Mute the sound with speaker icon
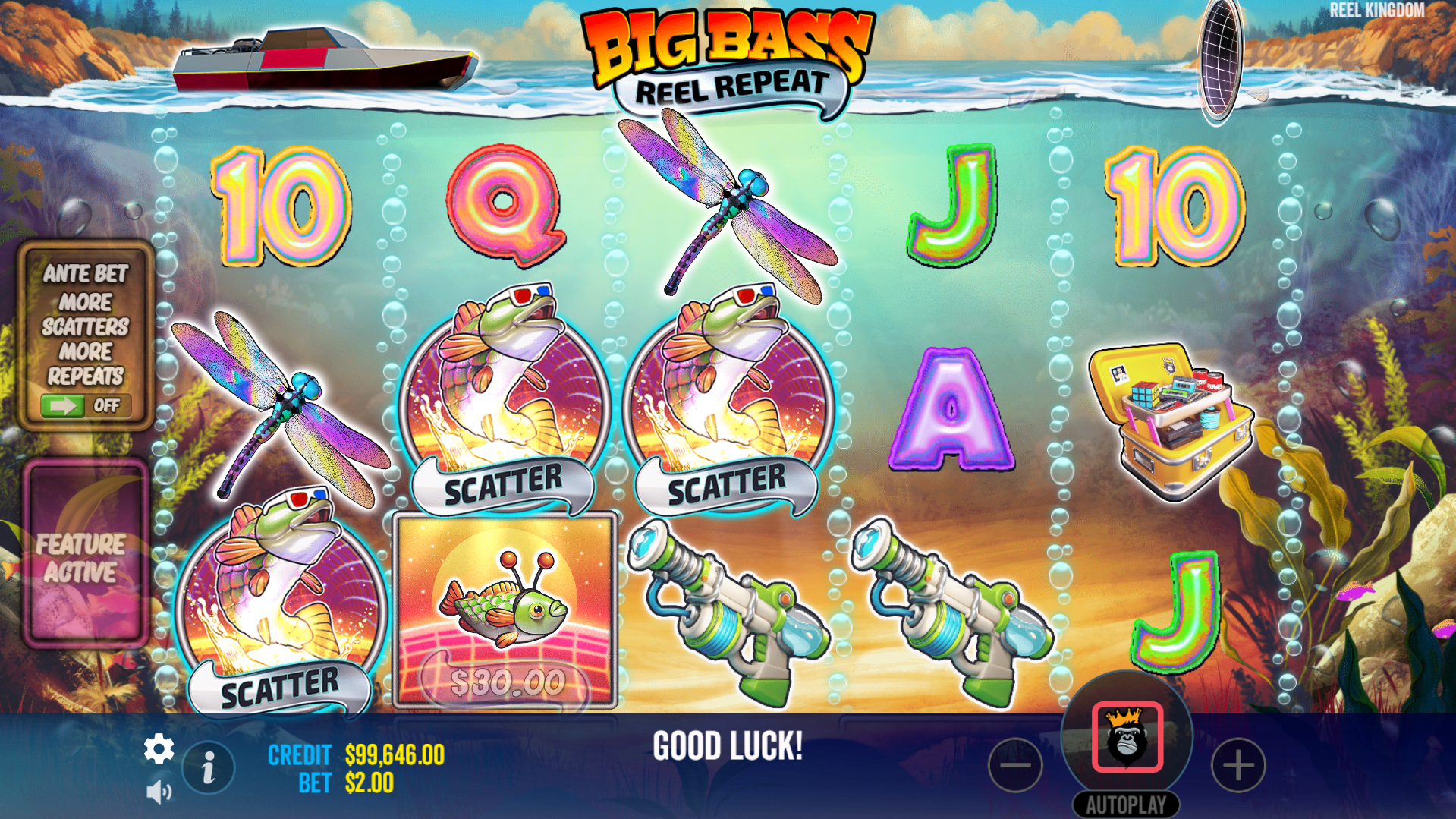Screen dimensions: 1456x819 159,792
